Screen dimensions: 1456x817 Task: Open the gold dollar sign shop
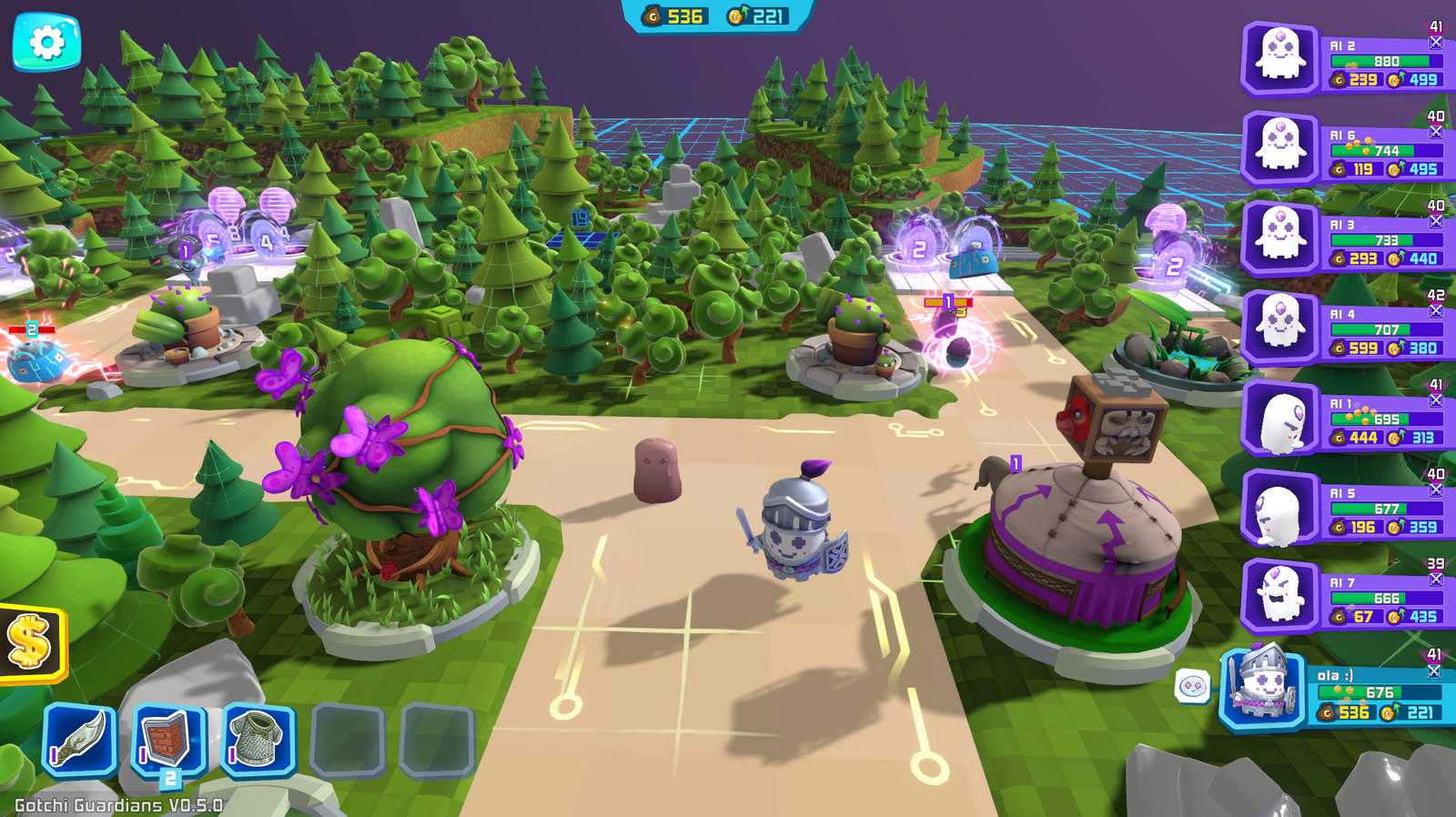(x=30, y=641)
